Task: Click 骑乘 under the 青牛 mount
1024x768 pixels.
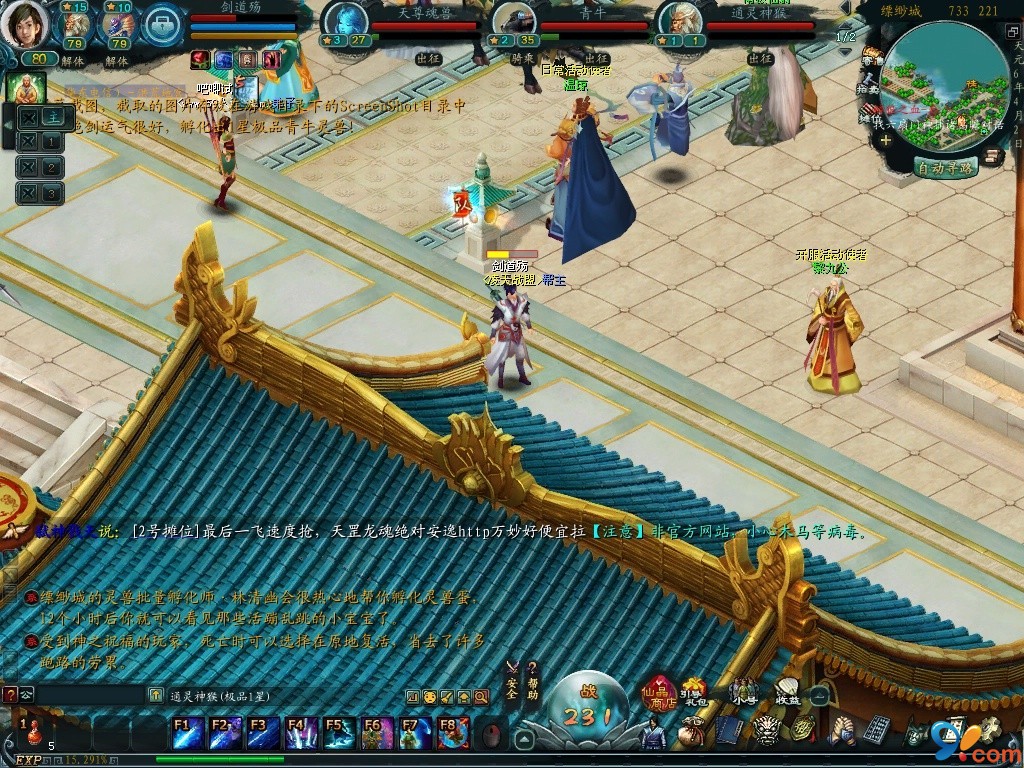Action: [523, 58]
